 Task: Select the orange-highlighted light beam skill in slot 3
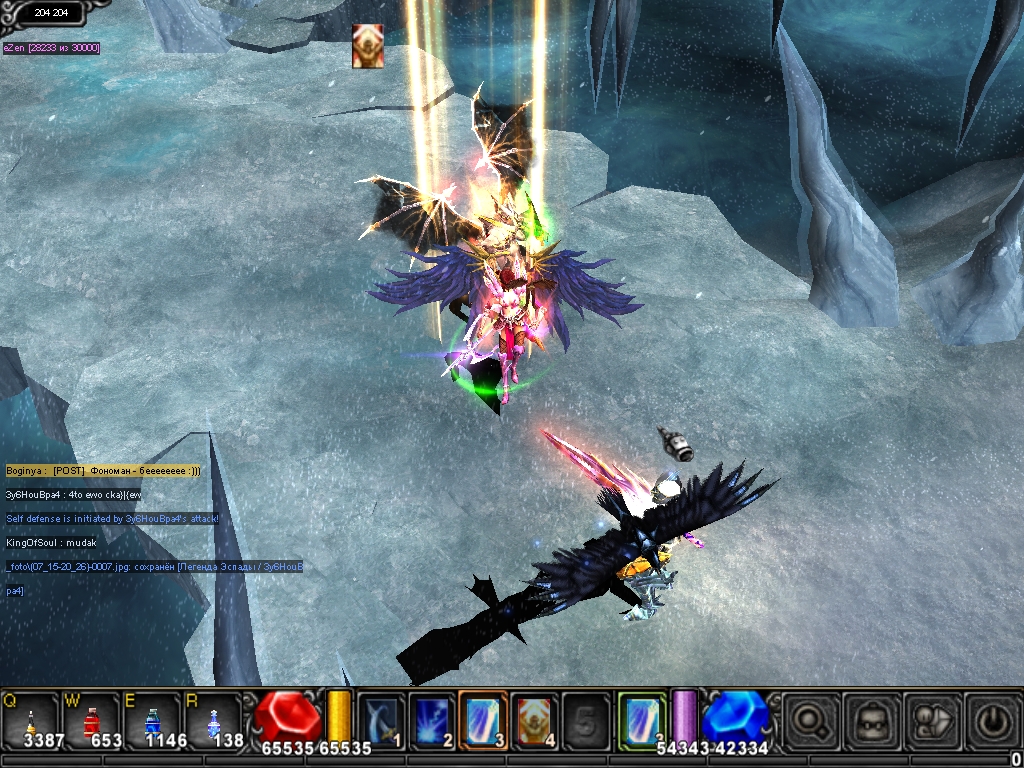483,718
